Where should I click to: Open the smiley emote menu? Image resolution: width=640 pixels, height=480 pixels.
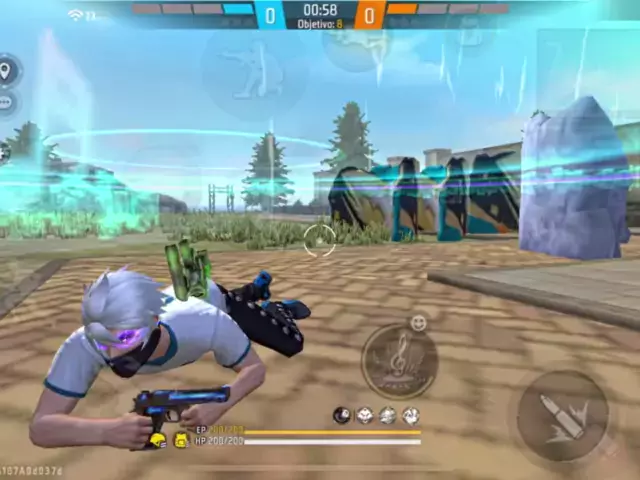419,323
